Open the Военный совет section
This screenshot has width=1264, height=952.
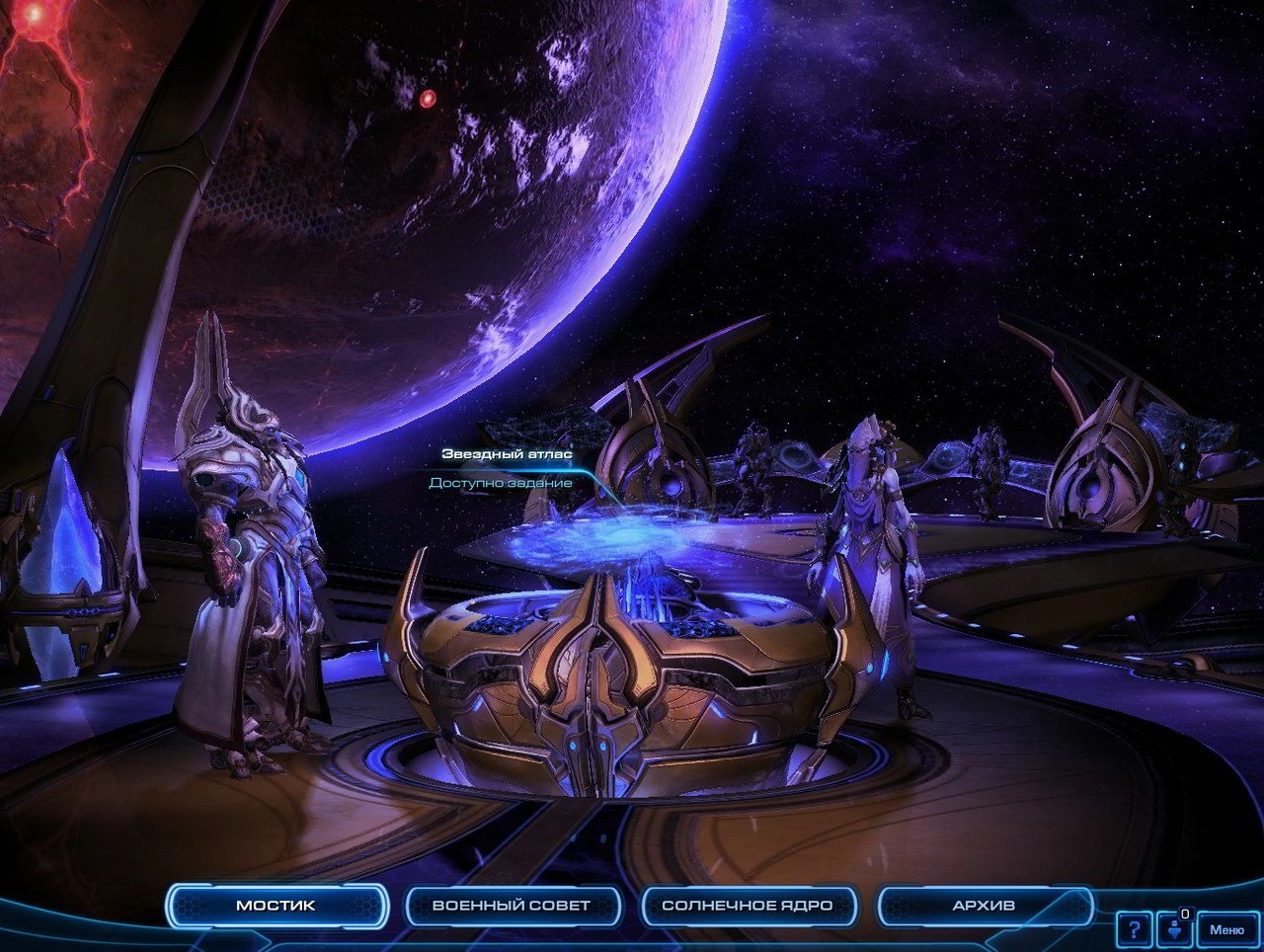tap(512, 905)
